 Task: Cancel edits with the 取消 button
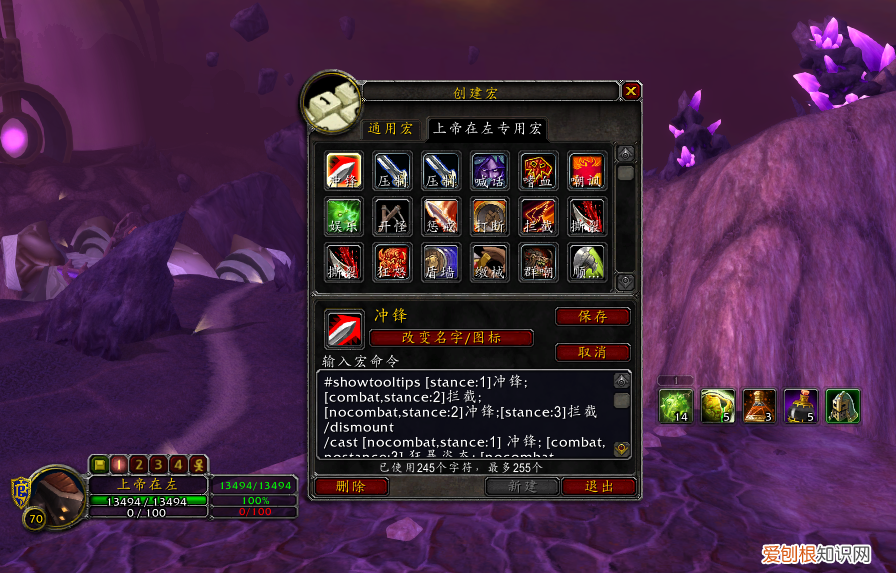pos(593,352)
